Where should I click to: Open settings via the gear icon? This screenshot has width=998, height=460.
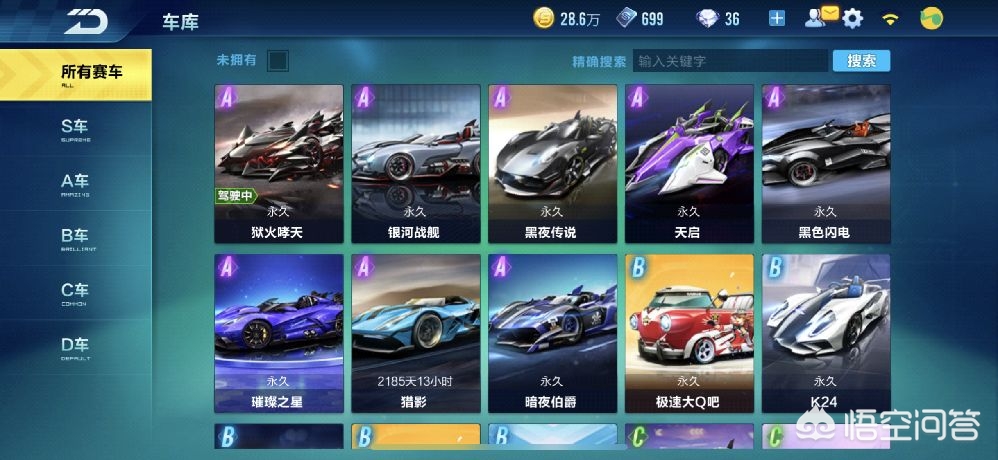(853, 18)
